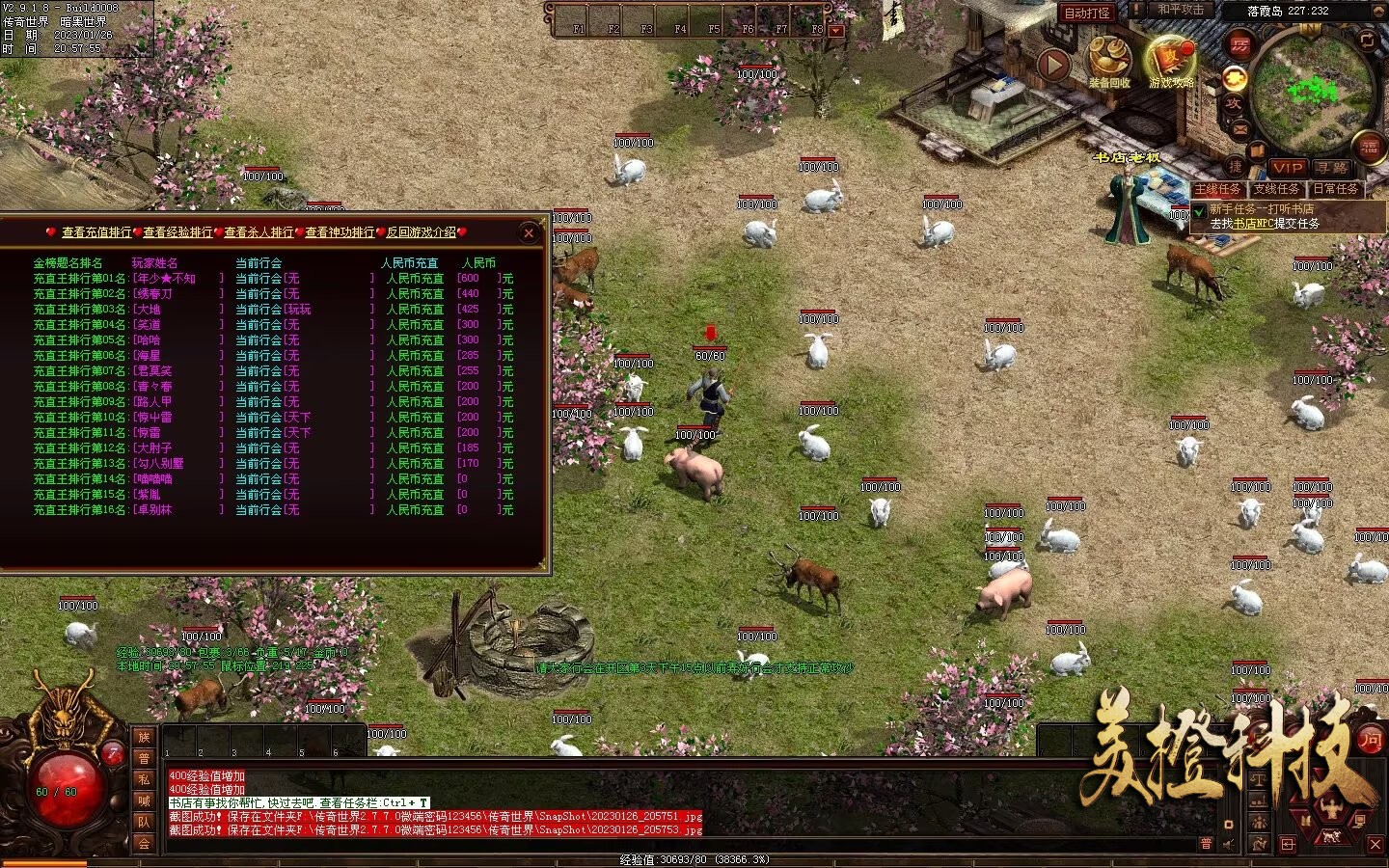Open the 查看充值排行 recharge ranking link
This screenshot has width=1389, height=868.
click(x=96, y=232)
